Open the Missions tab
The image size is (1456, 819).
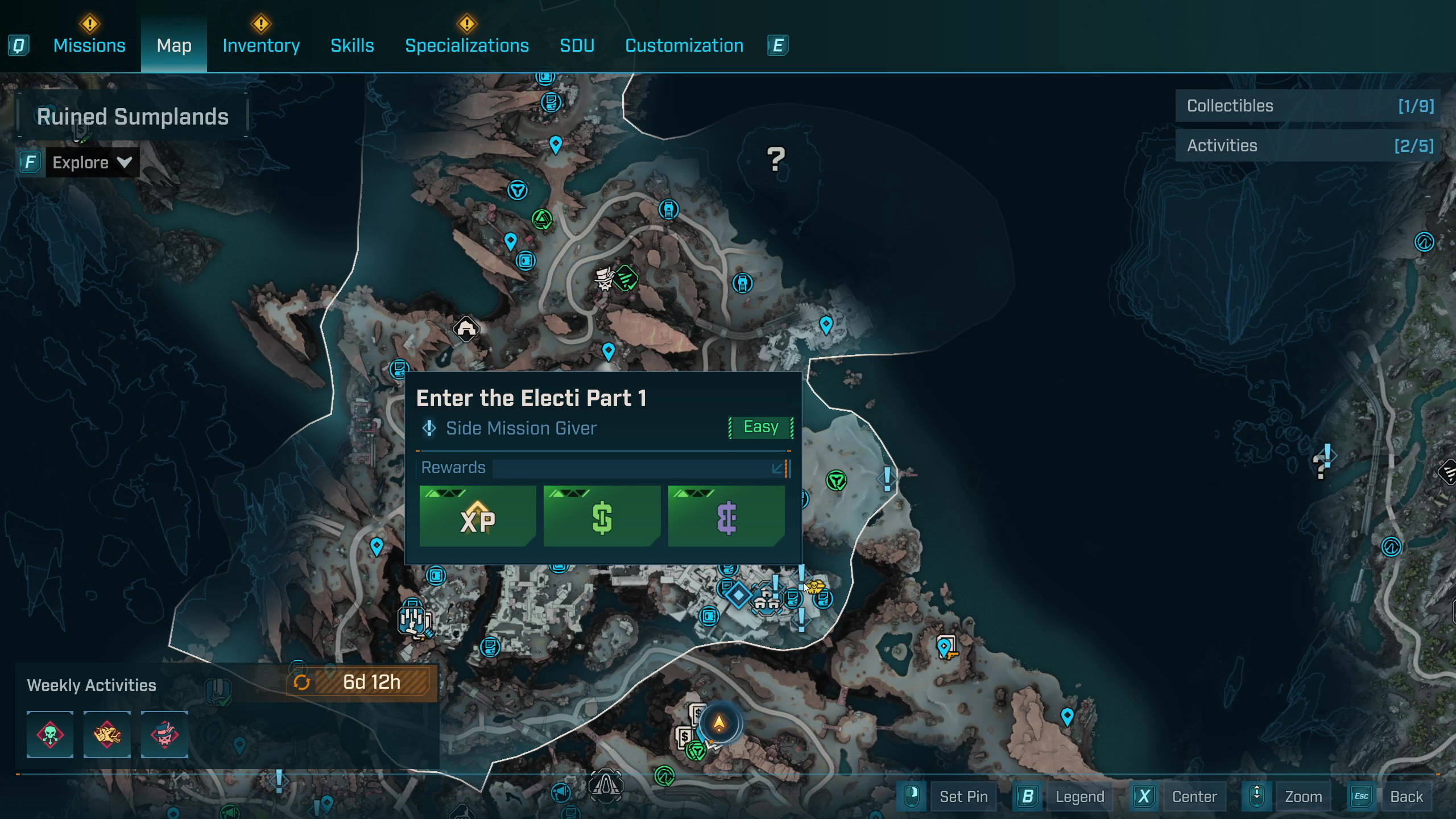click(x=89, y=45)
